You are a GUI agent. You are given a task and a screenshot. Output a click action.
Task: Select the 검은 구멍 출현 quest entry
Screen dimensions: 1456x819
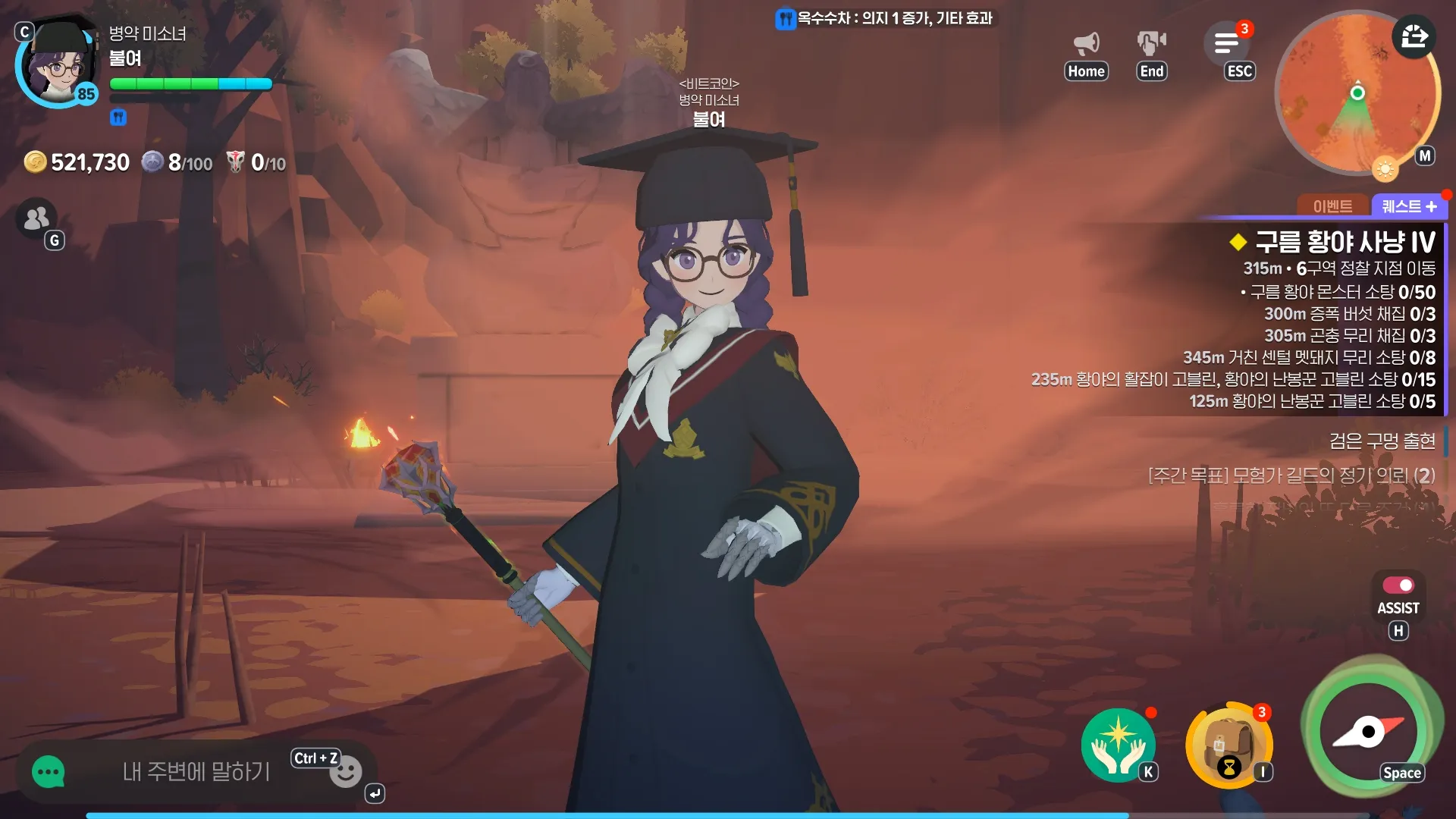pyautogui.click(x=1382, y=441)
